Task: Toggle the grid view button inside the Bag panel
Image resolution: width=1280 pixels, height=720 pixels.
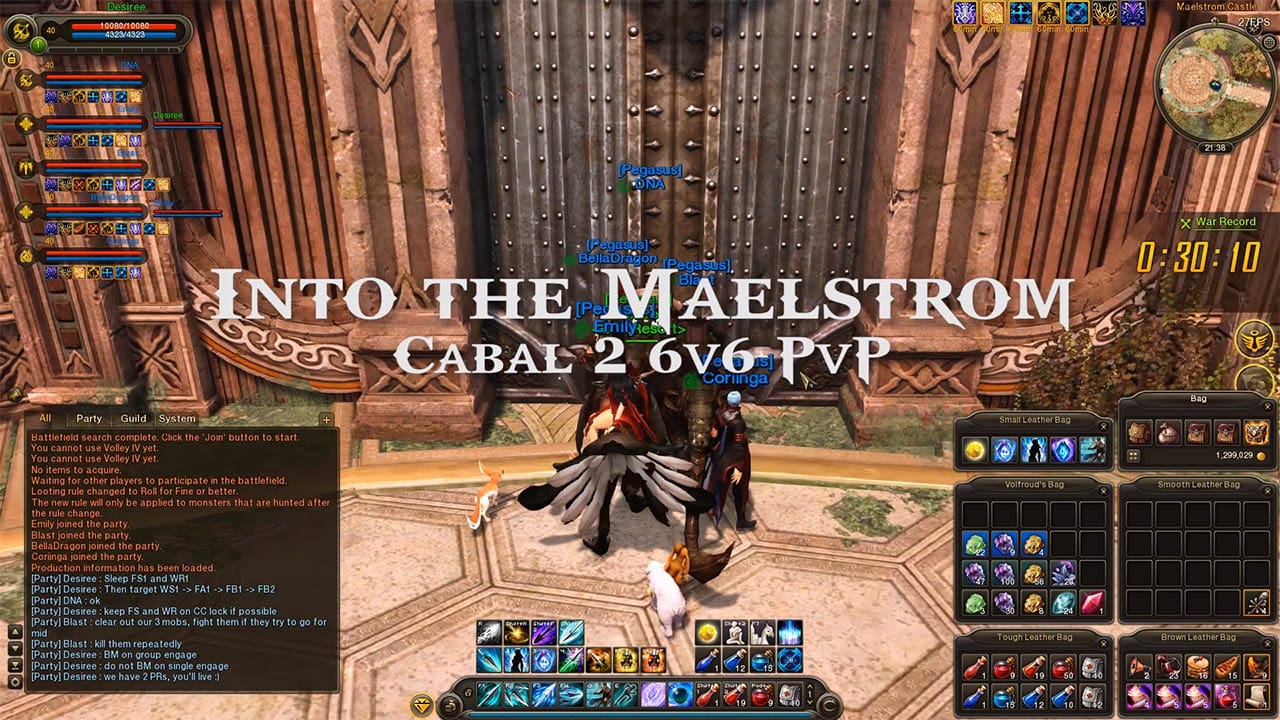Action: pyautogui.click(x=1133, y=456)
